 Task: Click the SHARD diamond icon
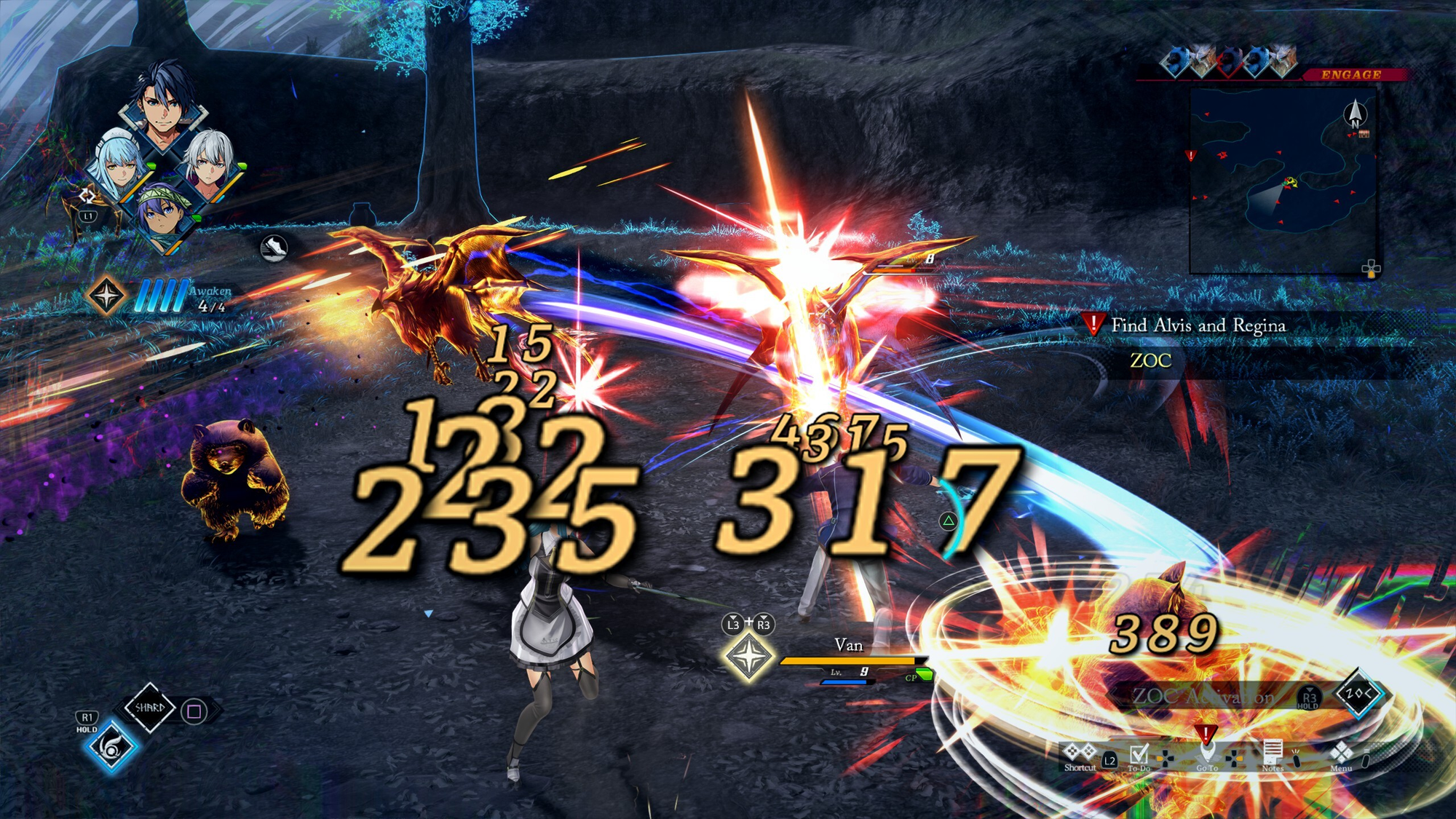coord(149,707)
